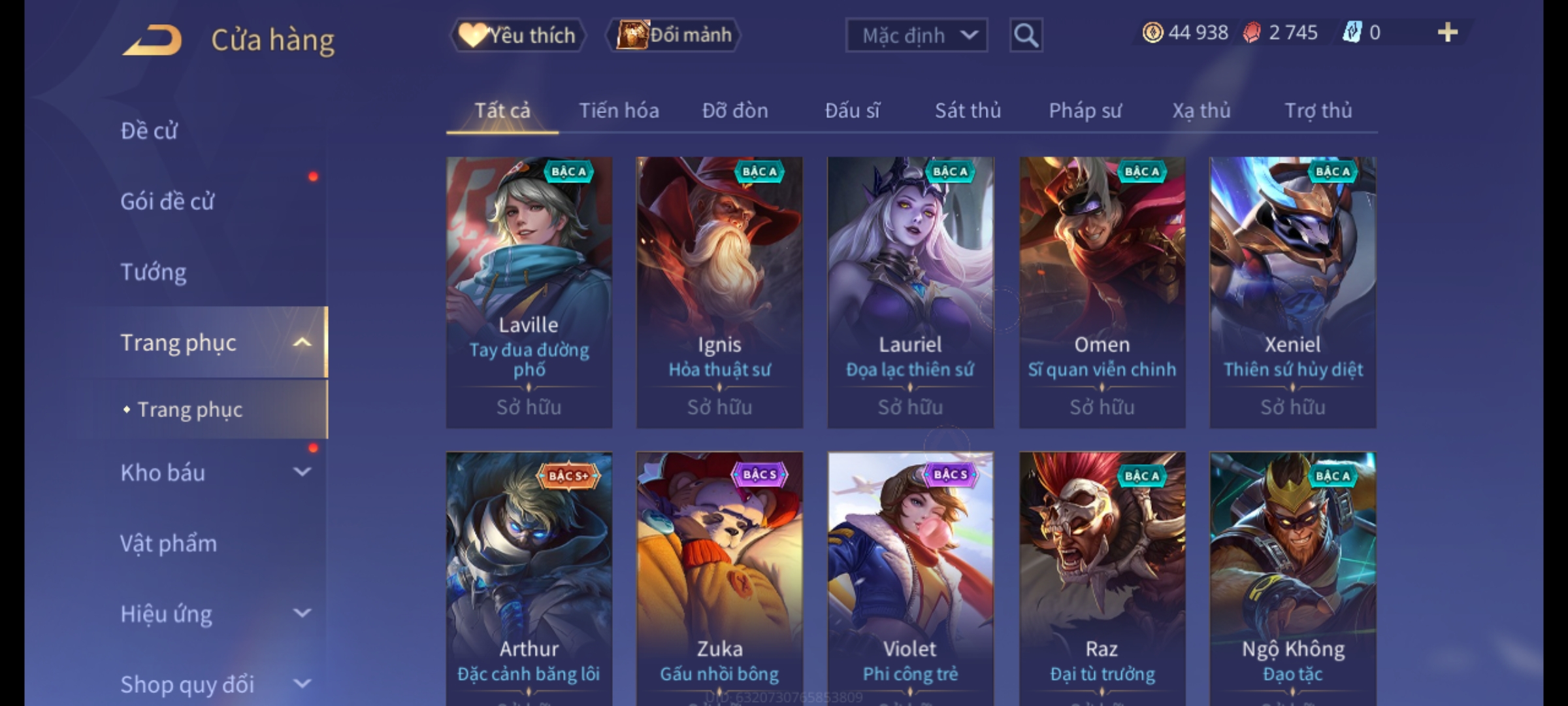Viewport: 1568px width, 706px height.
Task: Go back using the return arrow
Action: (x=152, y=41)
